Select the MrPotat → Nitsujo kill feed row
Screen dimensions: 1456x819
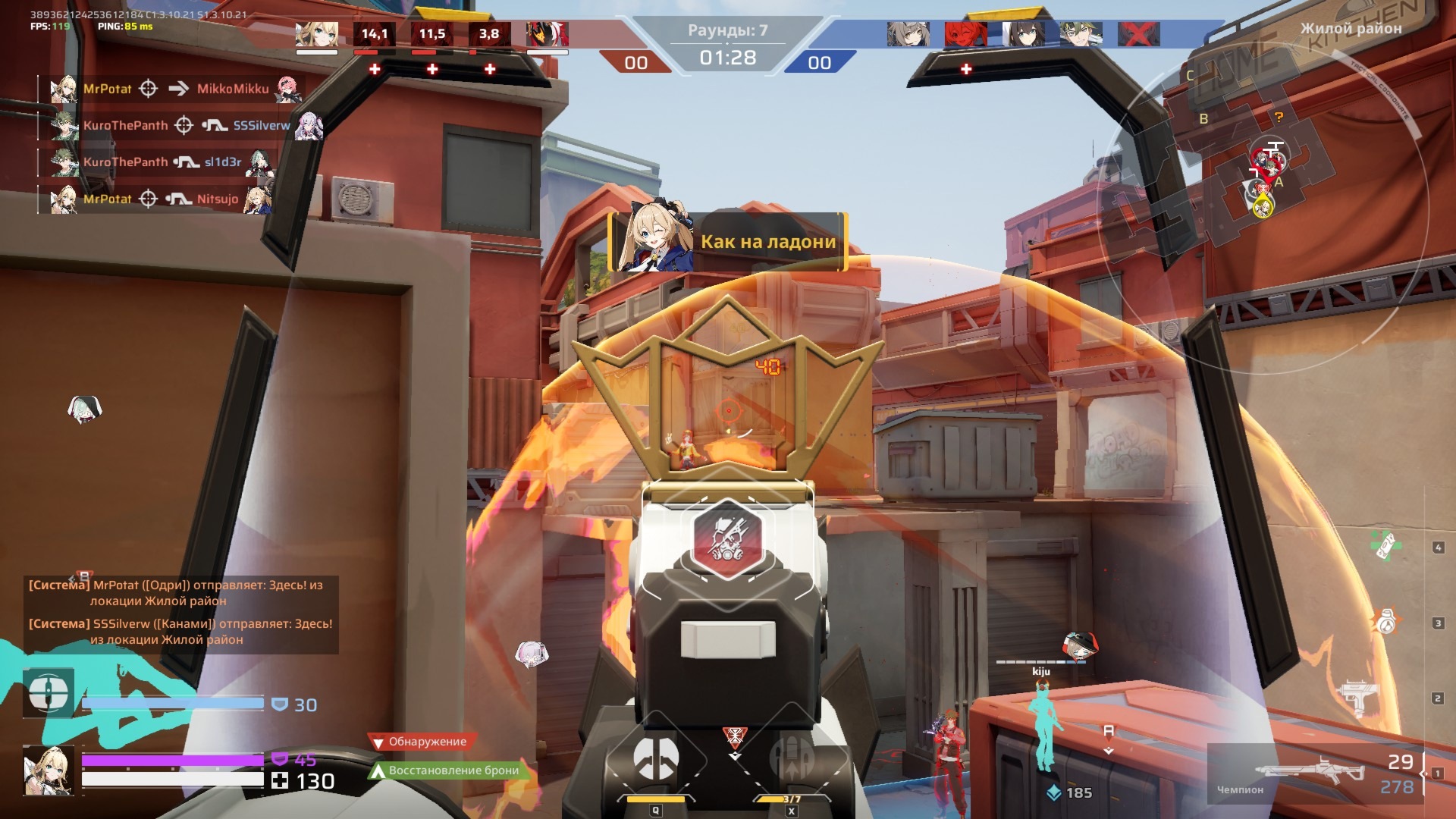click(161, 199)
